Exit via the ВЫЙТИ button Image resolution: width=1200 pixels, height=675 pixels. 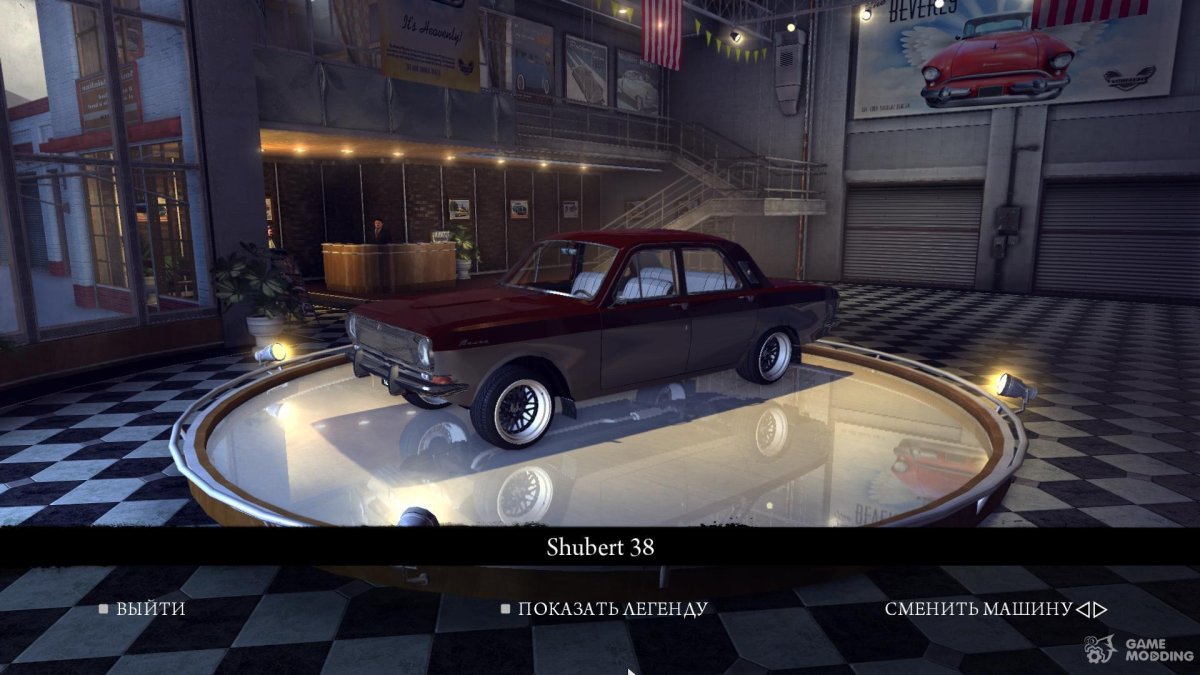point(150,608)
